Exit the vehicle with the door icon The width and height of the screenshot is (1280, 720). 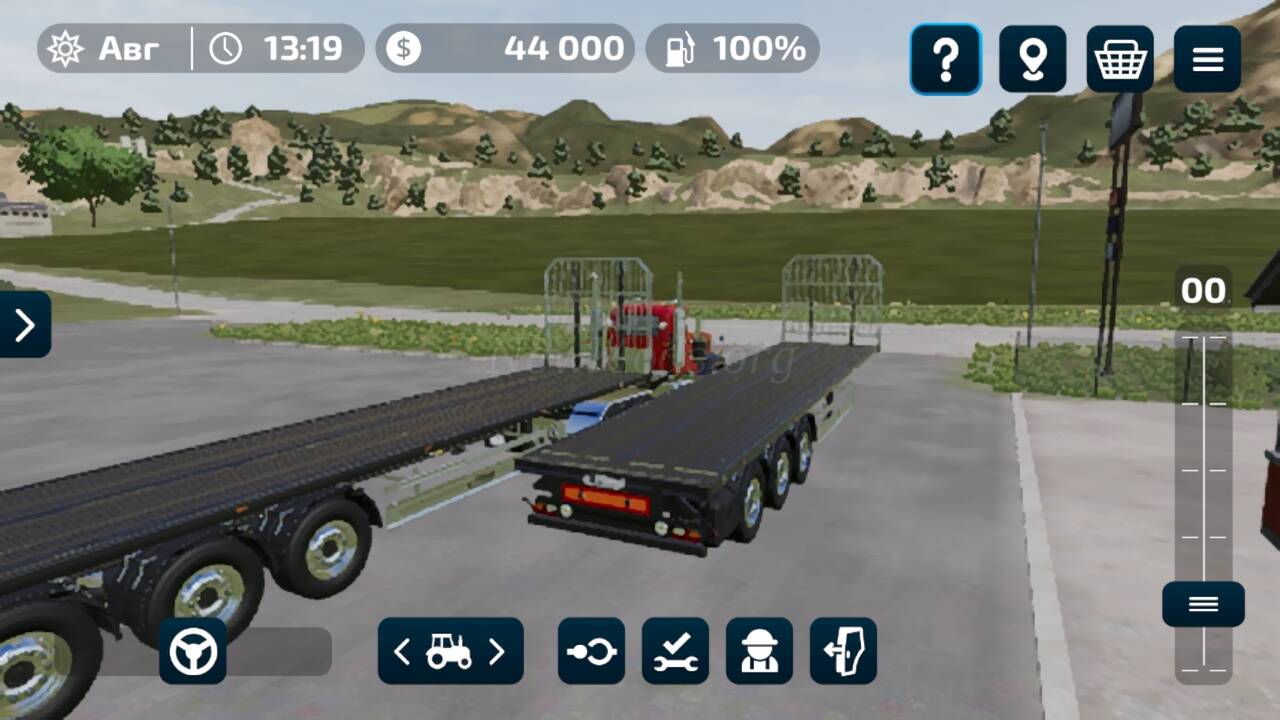[843, 651]
